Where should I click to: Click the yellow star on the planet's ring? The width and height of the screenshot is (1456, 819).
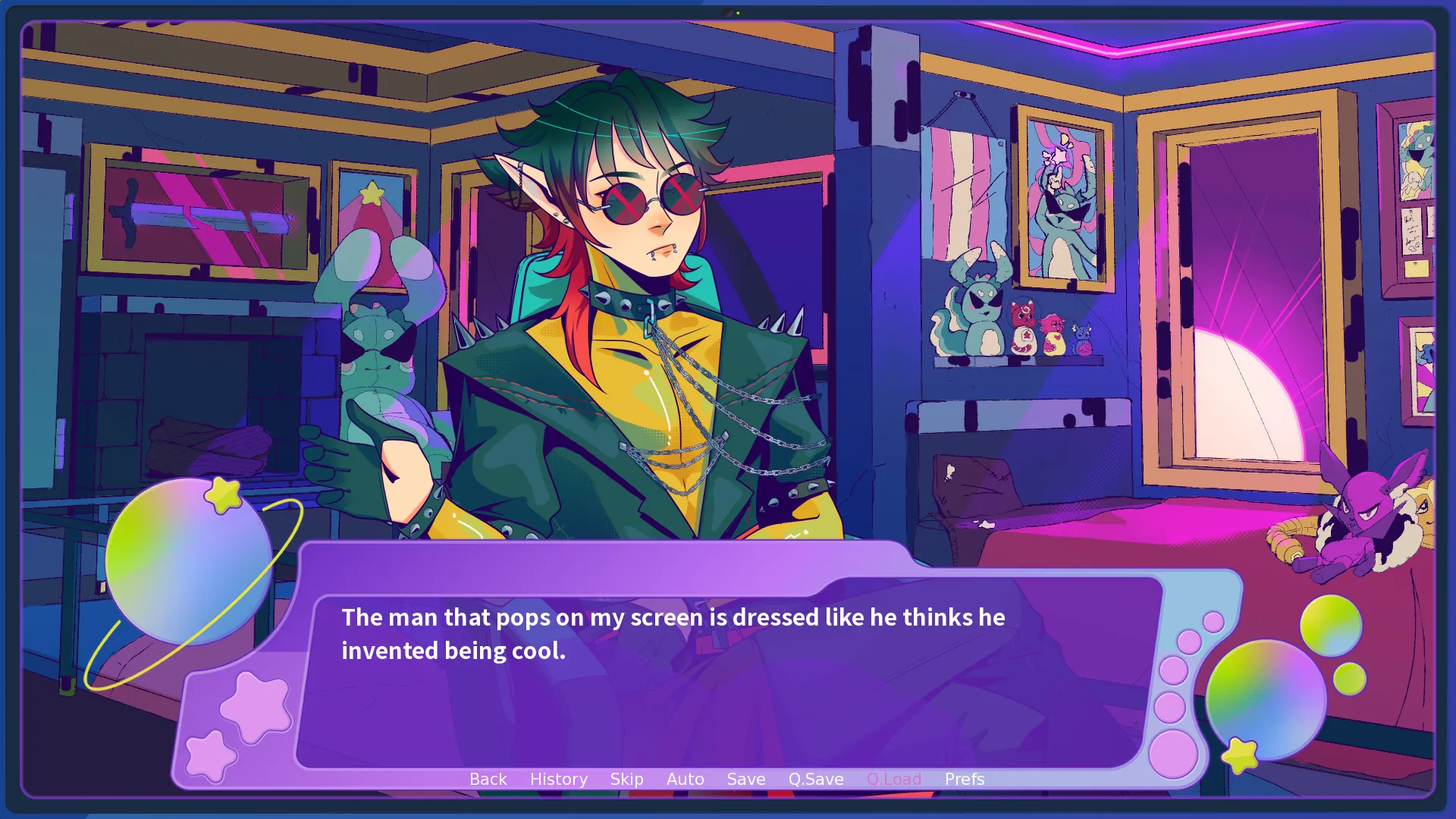222,497
